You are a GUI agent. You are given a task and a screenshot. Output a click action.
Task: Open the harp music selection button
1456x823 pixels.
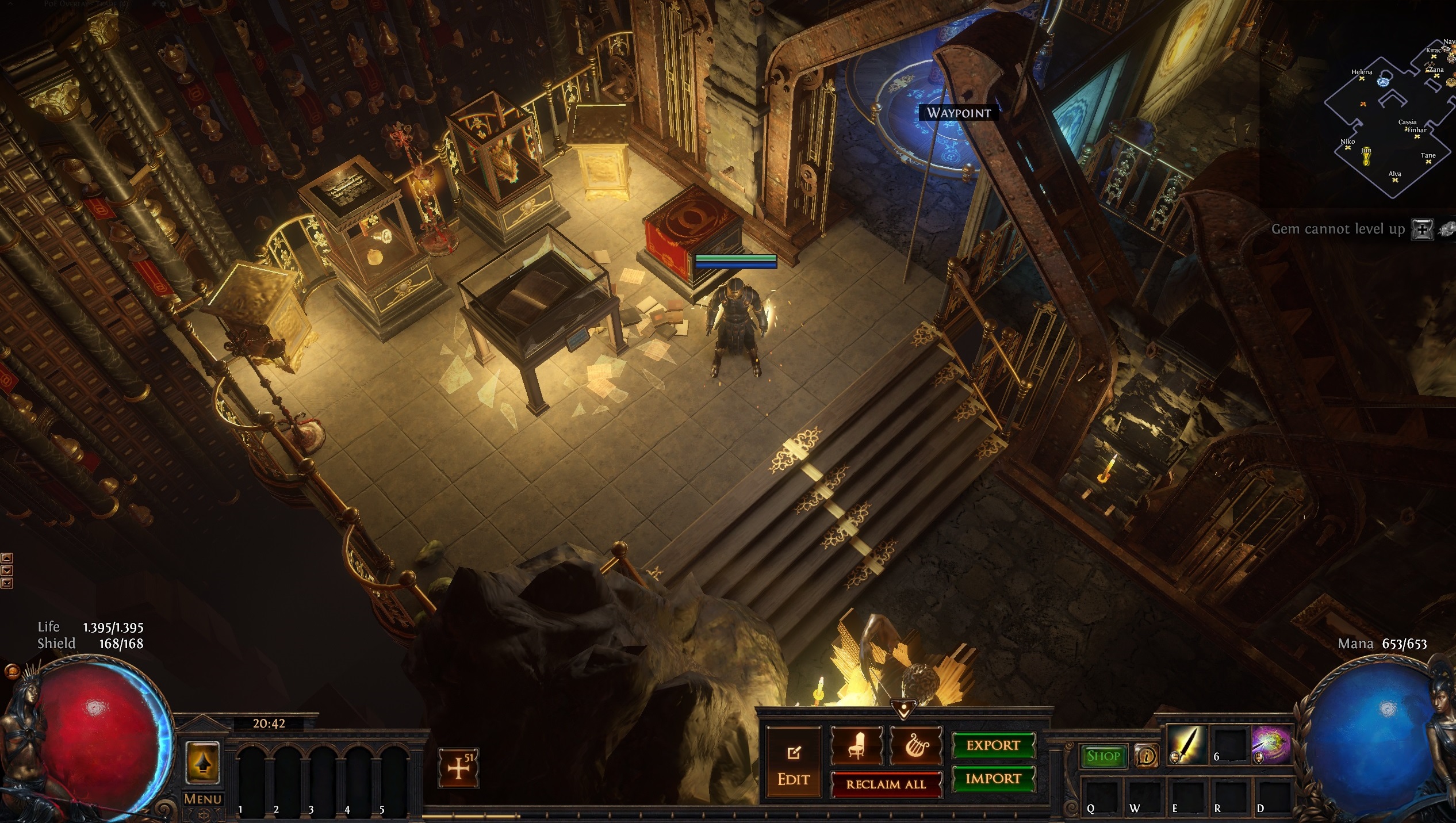915,745
